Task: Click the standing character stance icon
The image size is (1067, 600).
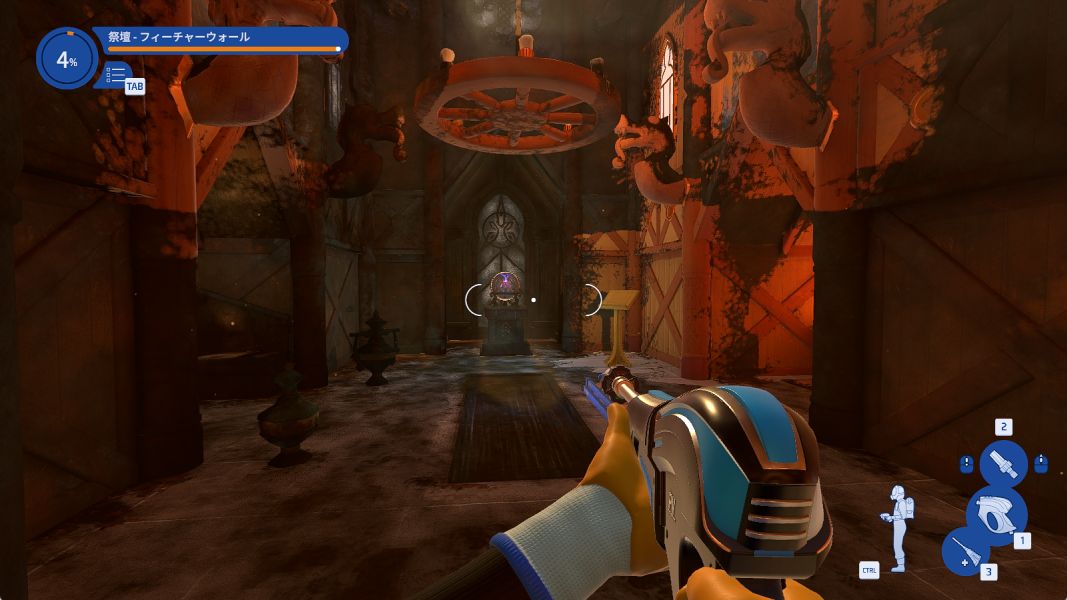Action: click(898, 528)
